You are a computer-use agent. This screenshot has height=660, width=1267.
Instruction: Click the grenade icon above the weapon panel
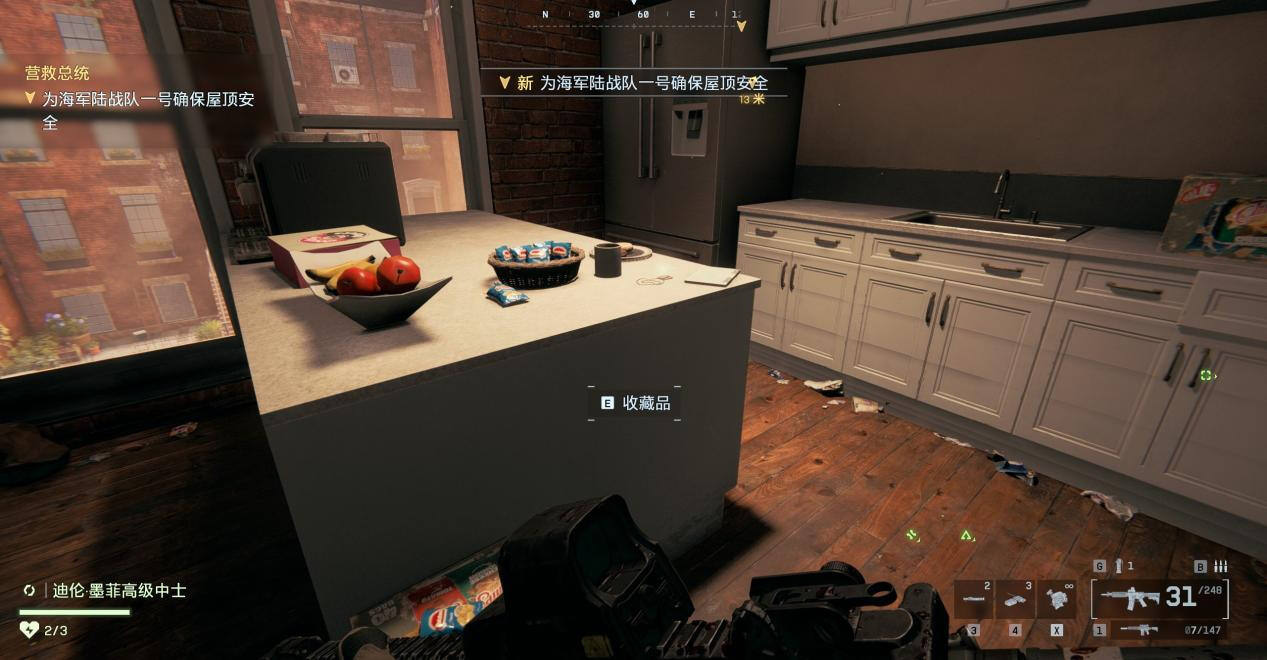(1119, 566)
